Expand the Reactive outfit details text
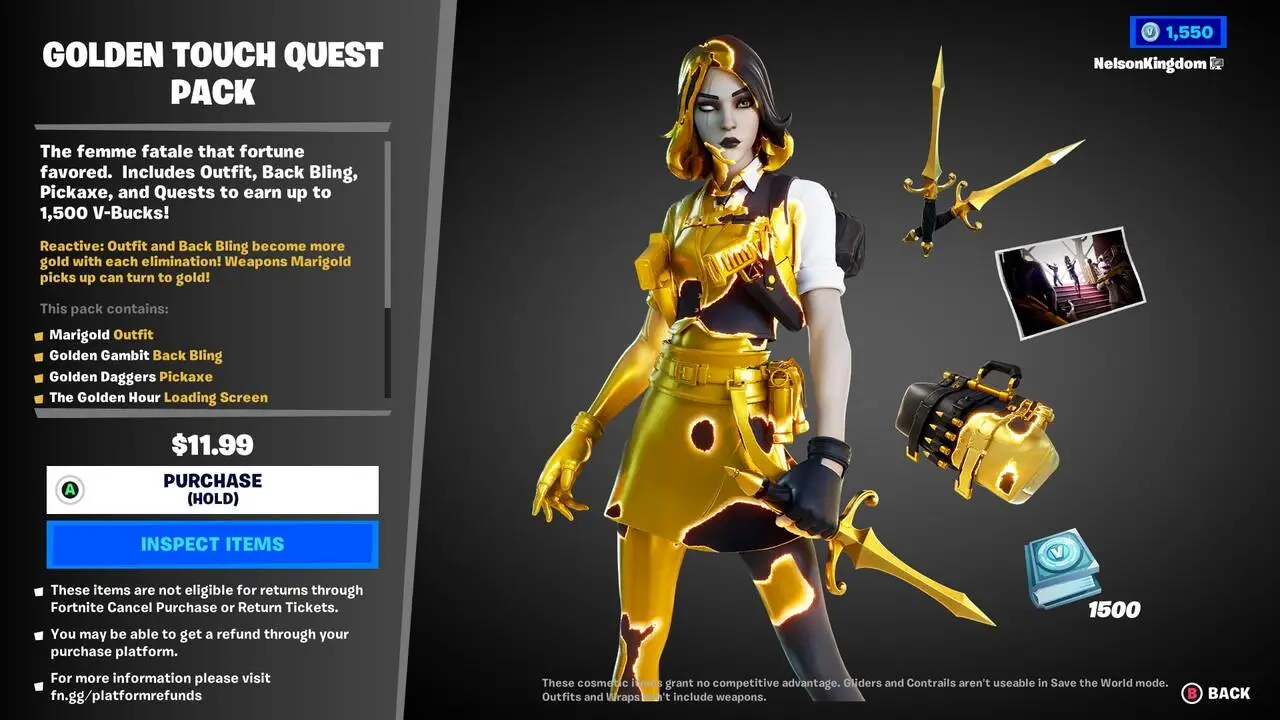1280x720 pixels. pos(190,261)
